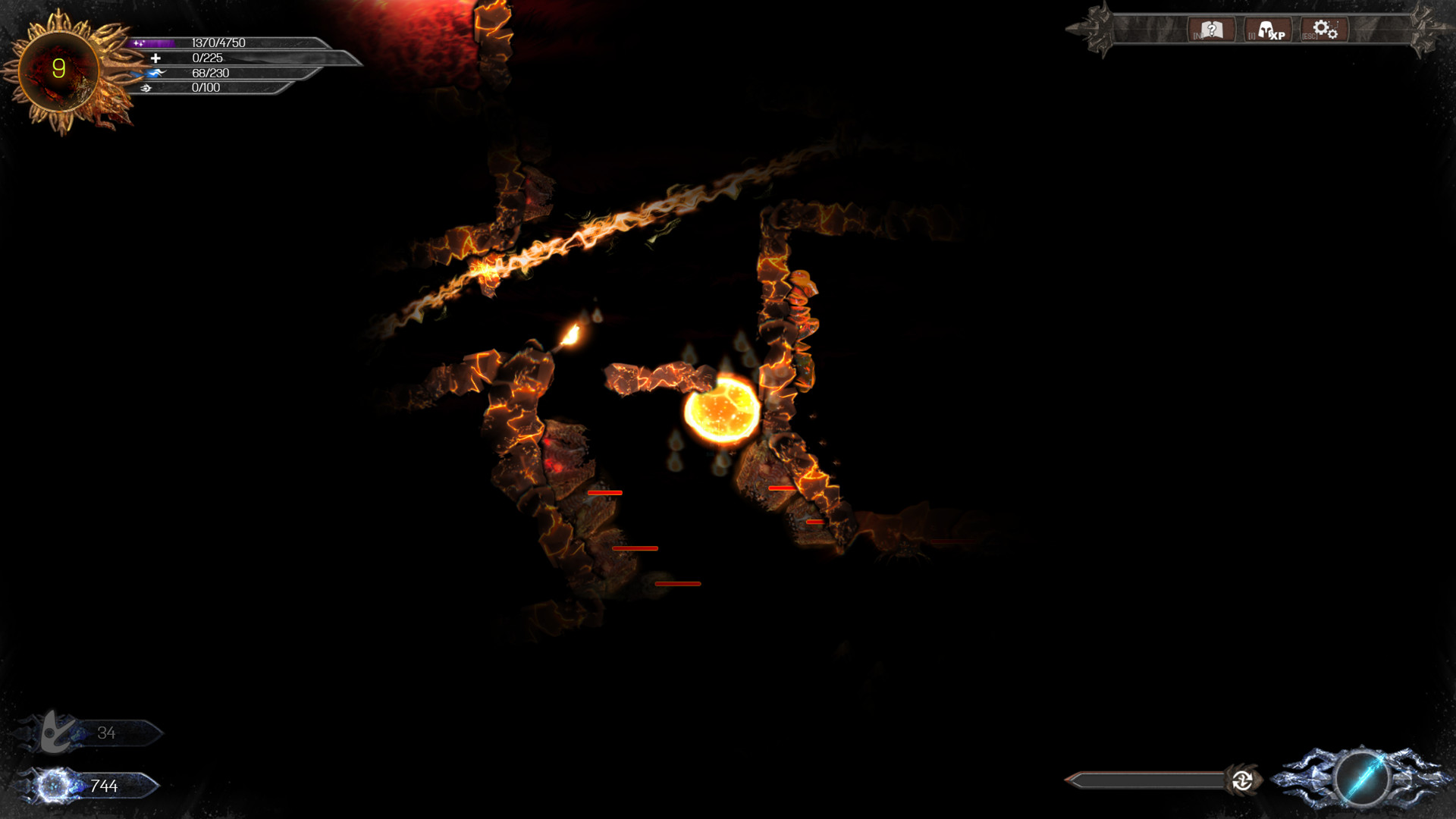Screen dimensions: 1456x819
Task: Click the glowing orb icon beside 744
Action: tap(52, 785)
